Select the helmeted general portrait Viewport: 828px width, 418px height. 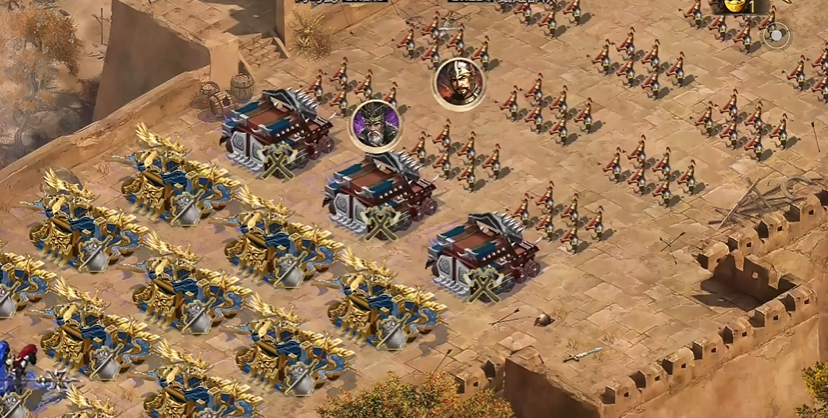click(x=459, y=82)
